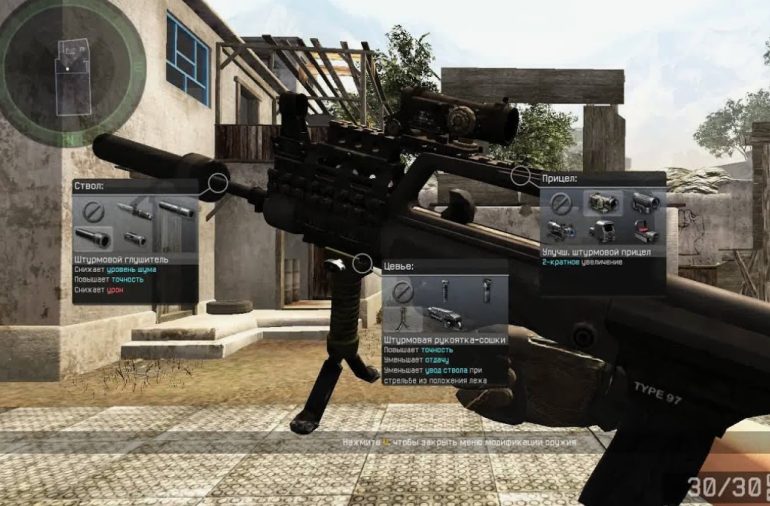The image size is (770, 506).
Task: Click the sight attachment point marker circle
Action: point(520,175)
